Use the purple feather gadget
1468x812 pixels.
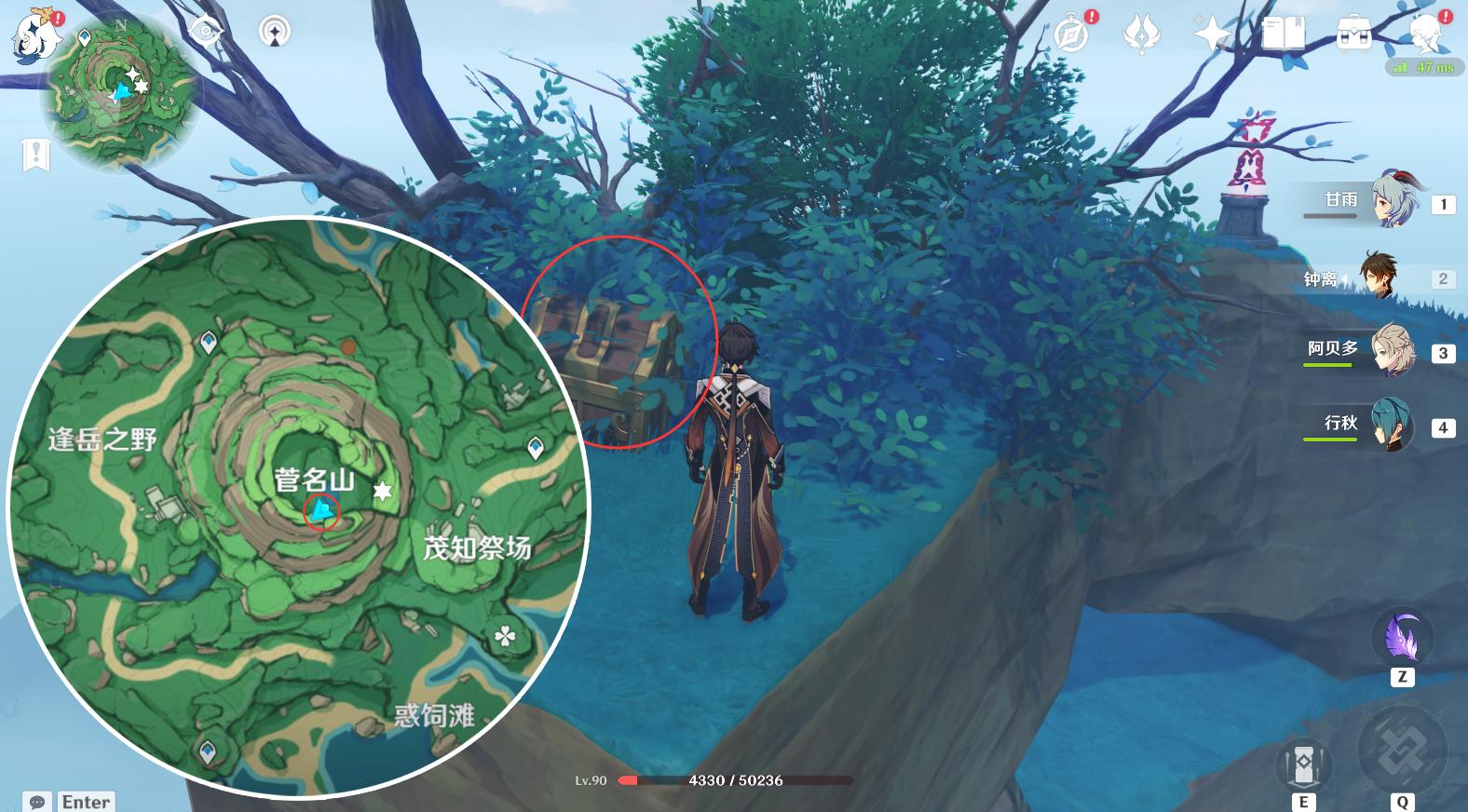point(1402,639)
